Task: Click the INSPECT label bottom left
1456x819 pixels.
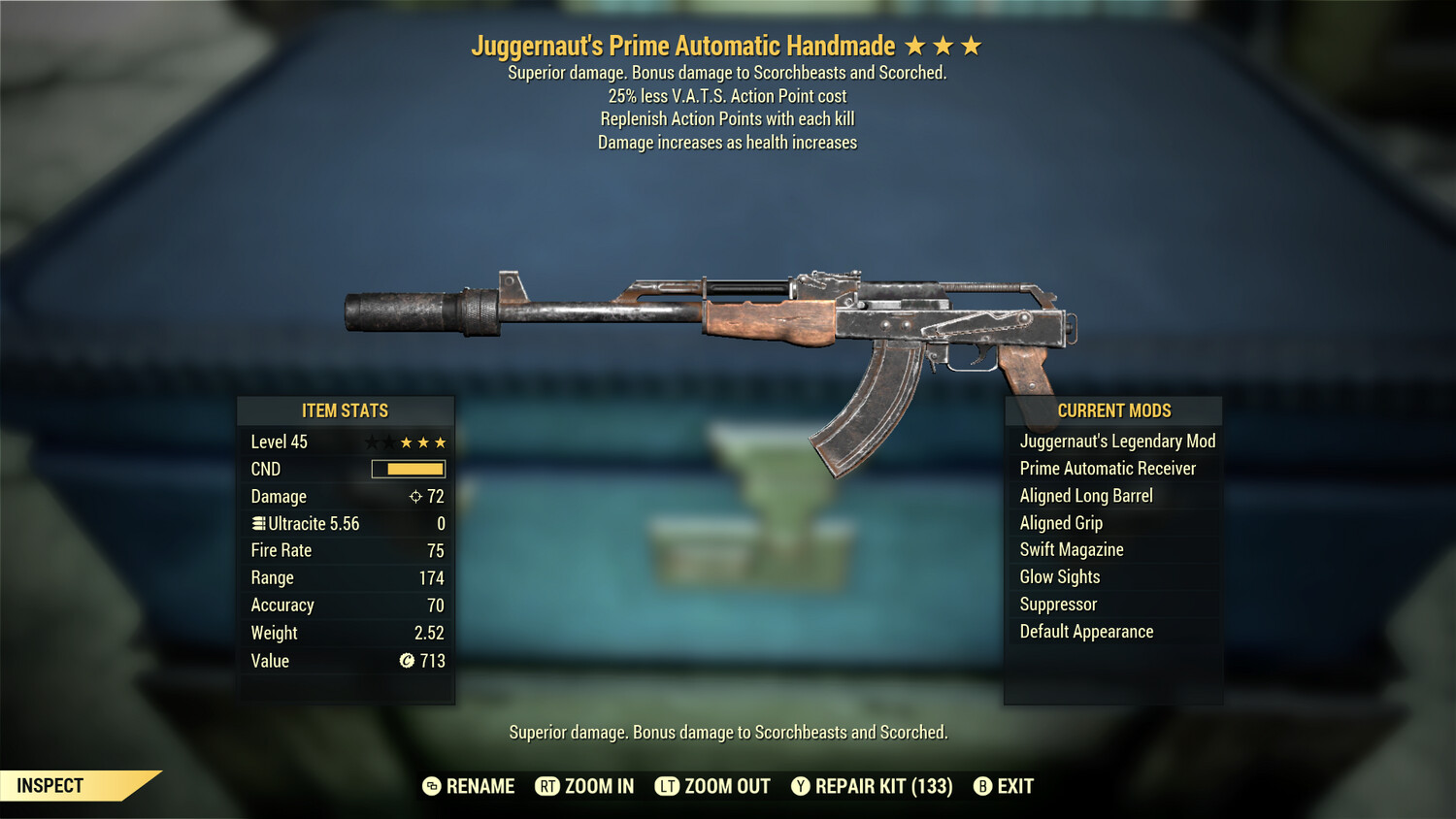Action: click(50, 785)
